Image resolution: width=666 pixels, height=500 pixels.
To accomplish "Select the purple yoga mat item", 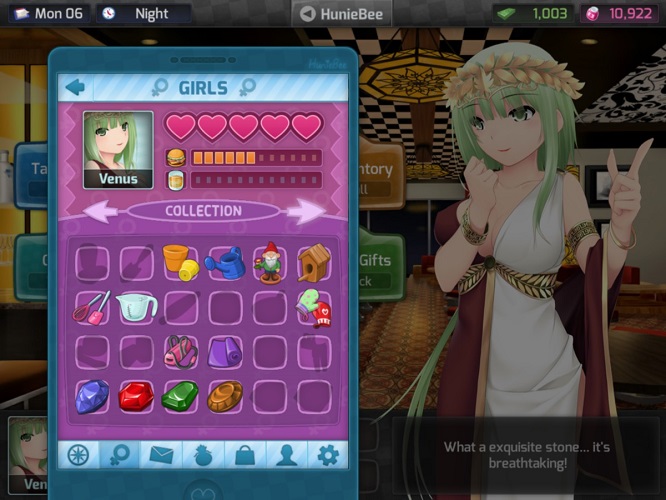I will [224, 352].
